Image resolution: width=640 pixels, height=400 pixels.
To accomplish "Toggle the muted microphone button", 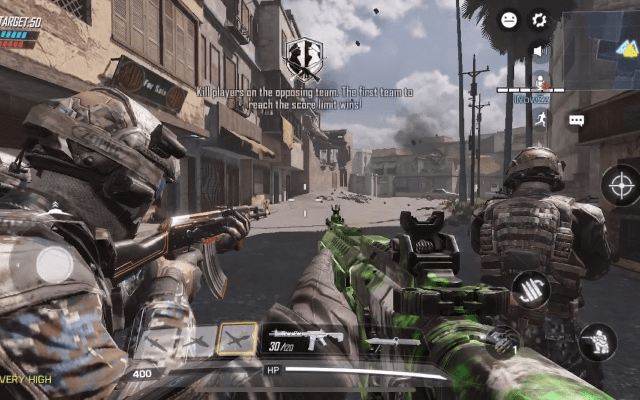I will click(540, 82).
